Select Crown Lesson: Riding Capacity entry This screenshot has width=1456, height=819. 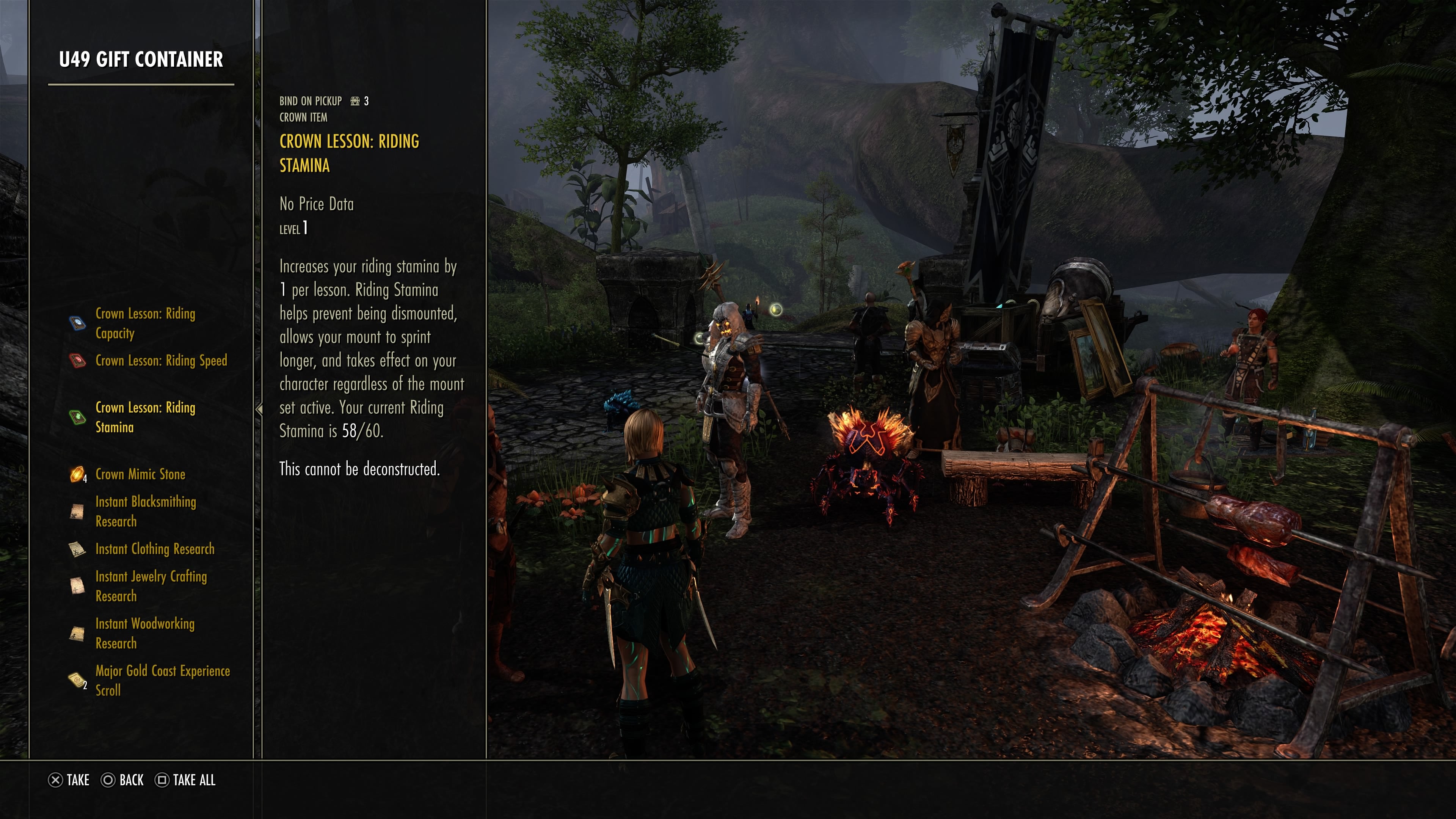point(145,323)
